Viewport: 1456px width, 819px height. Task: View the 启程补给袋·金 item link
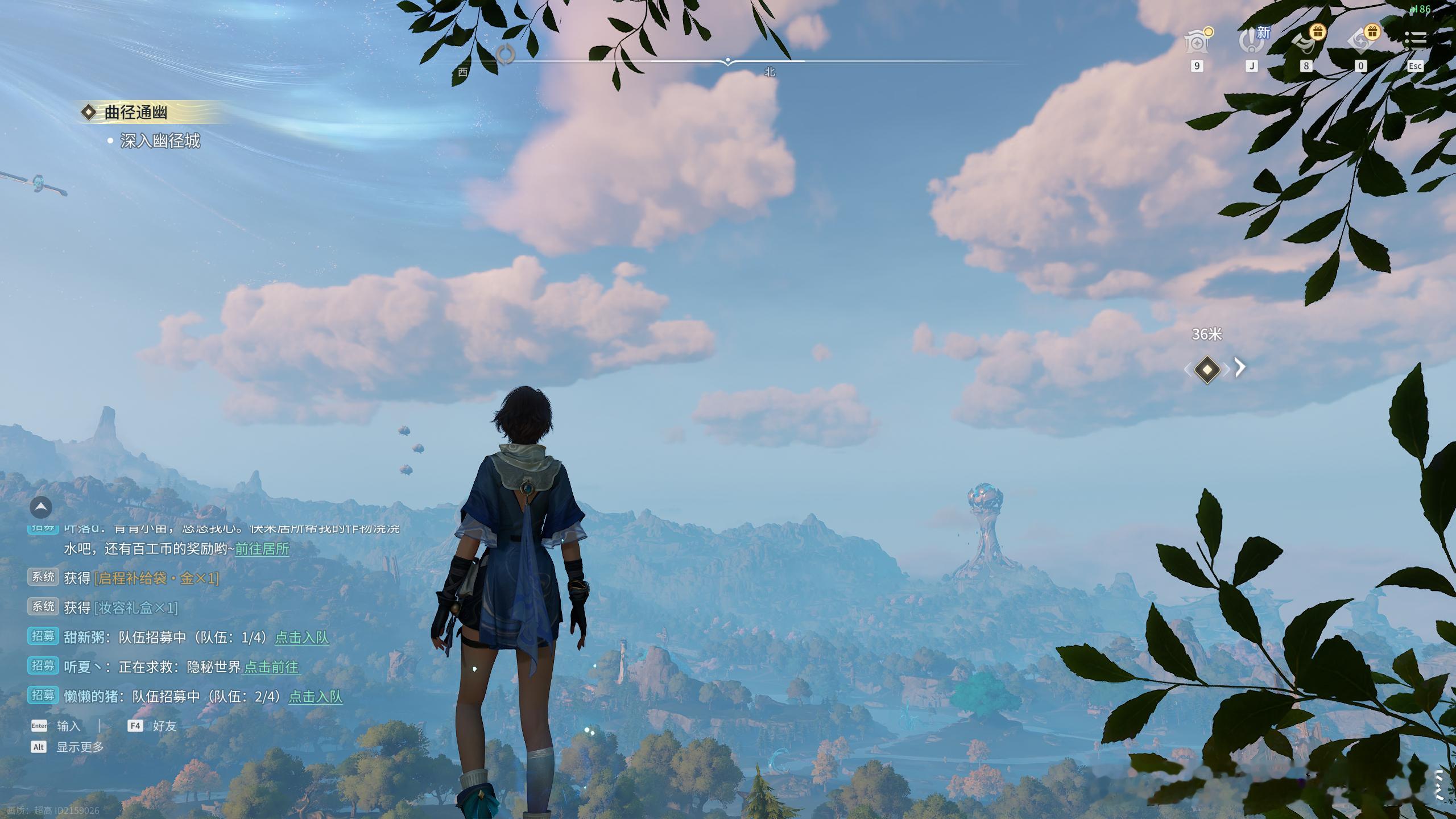[x=157, y=578]
